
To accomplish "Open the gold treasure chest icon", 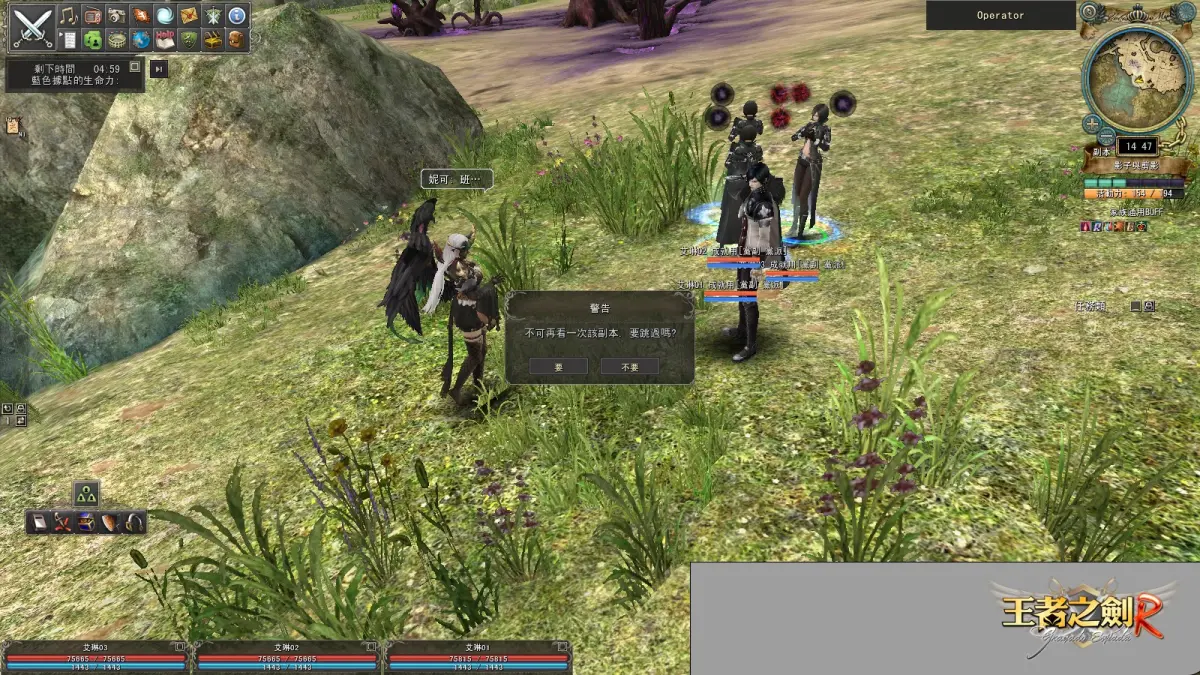I will click(x=213, y=40).
